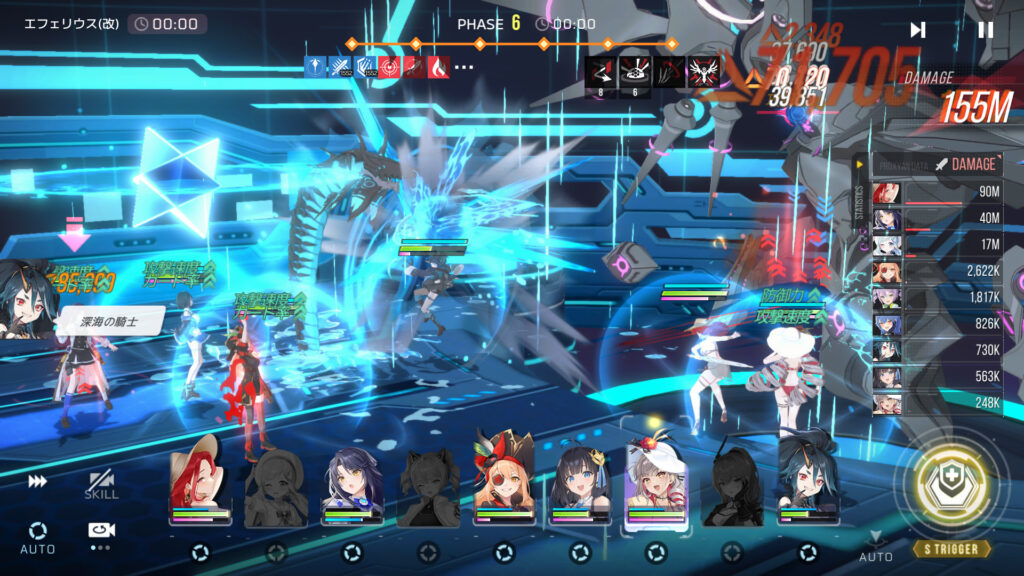Viewport: 1024px width, 576px height.
Task: Select the eyepatch pirate girl portrait
Action: click(504, 483)
